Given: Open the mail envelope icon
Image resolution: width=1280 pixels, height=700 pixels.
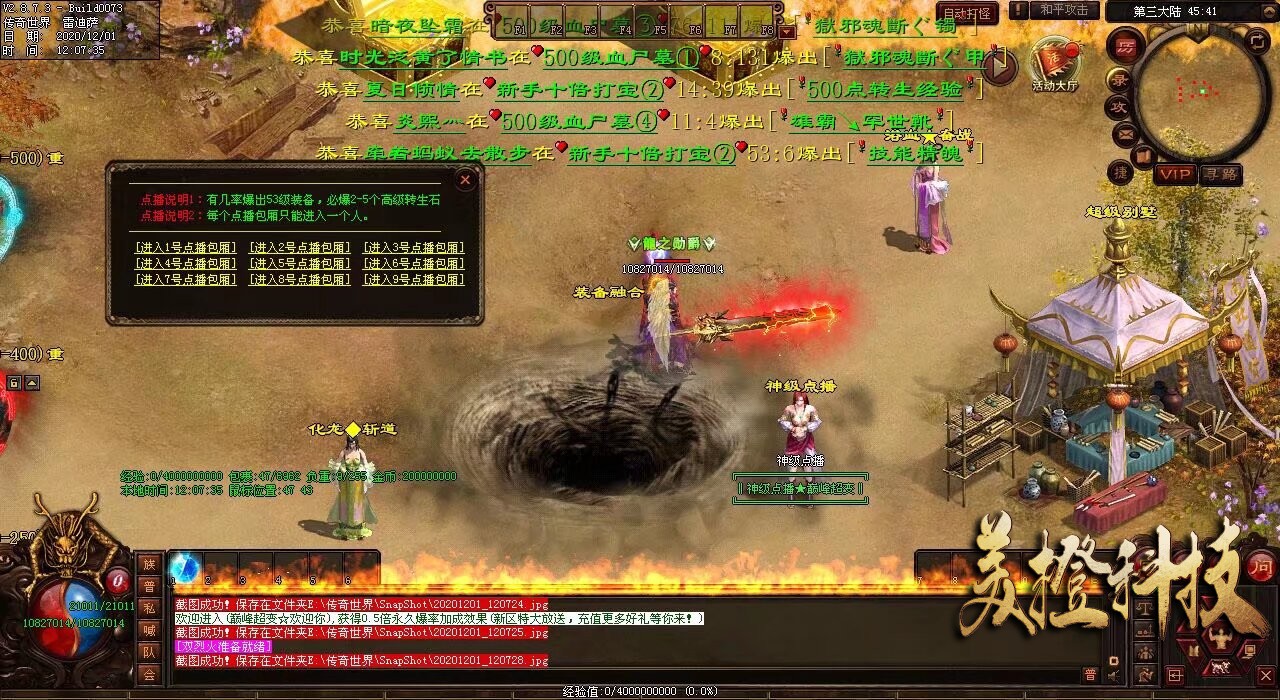Looking at the screenshot, I should [x=1125, y=132].
